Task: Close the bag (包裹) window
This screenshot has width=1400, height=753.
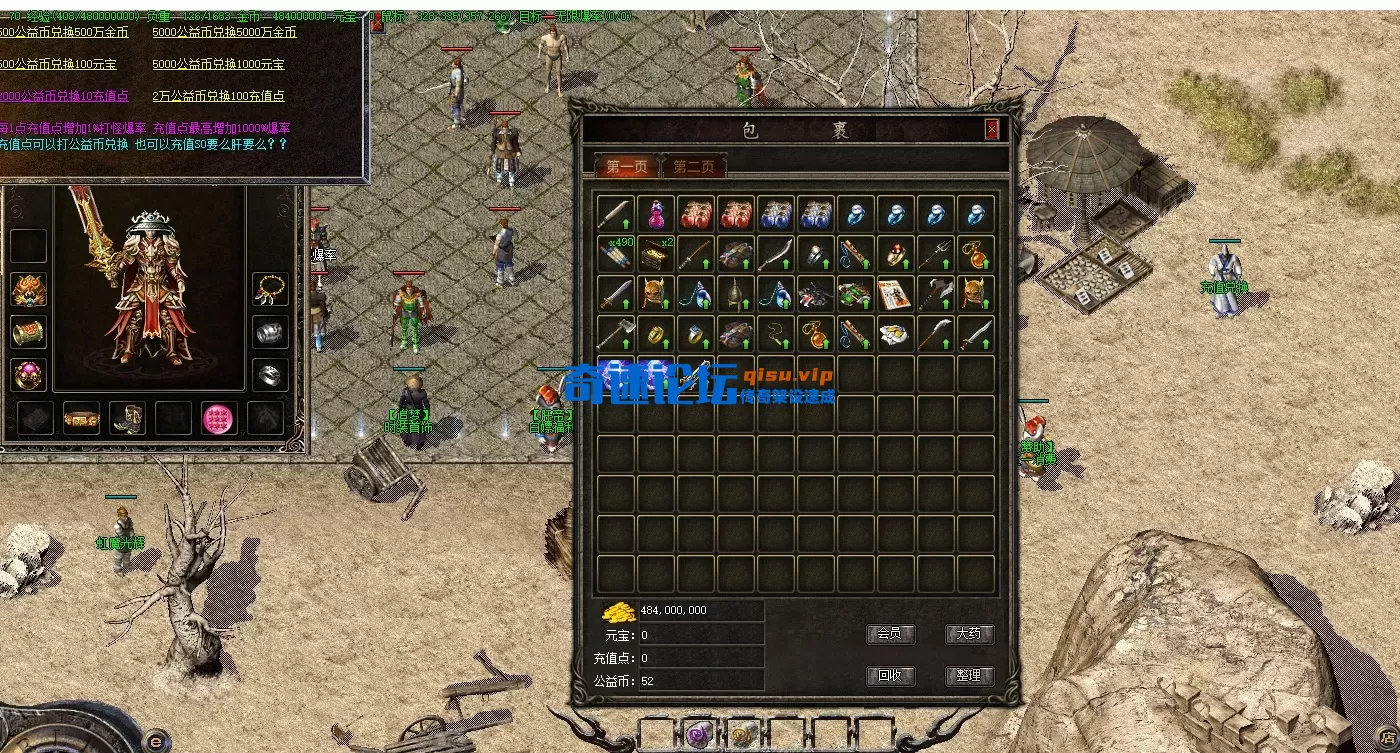Action: 991,129
